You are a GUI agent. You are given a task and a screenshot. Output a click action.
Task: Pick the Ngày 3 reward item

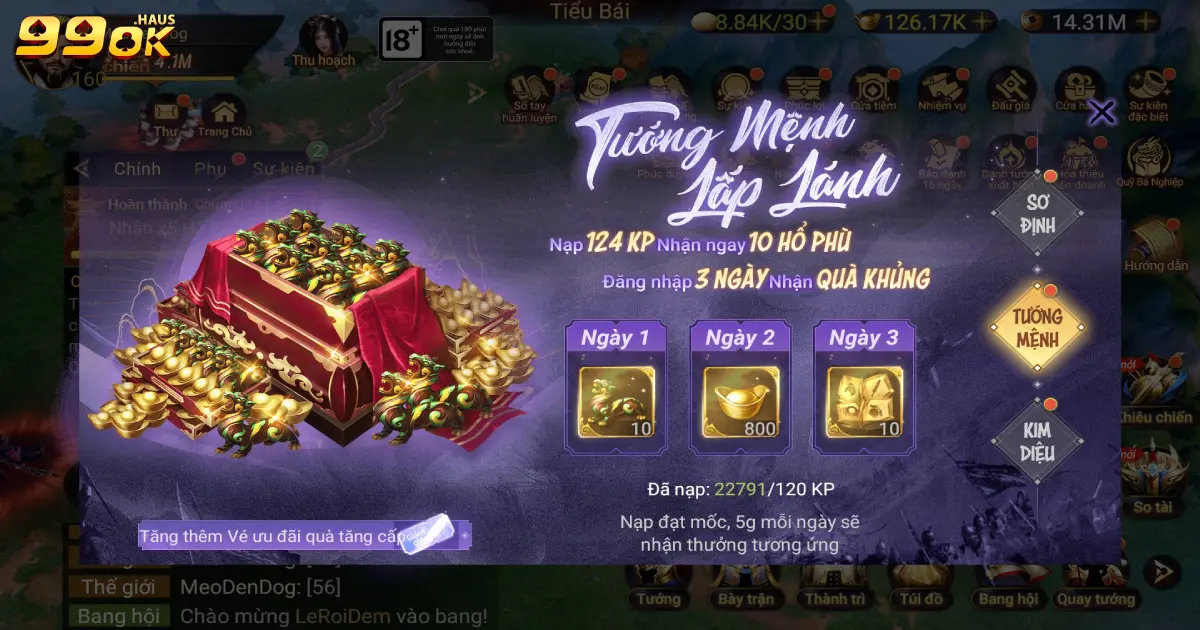coord(864,403)
